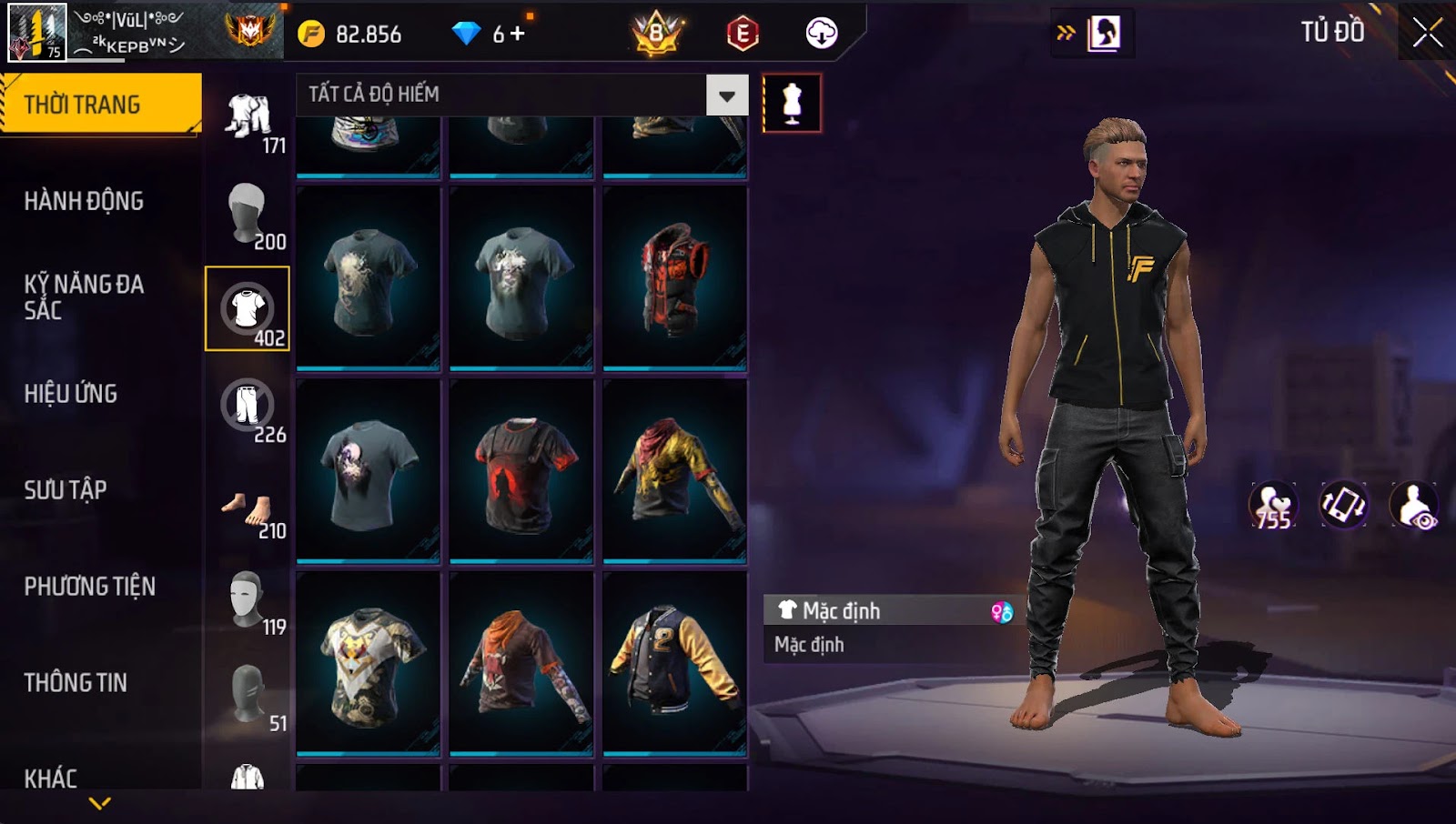Select the Hiệu Ứng tab
This screenshot has height=824, width=1456.
tap(71, 394)
